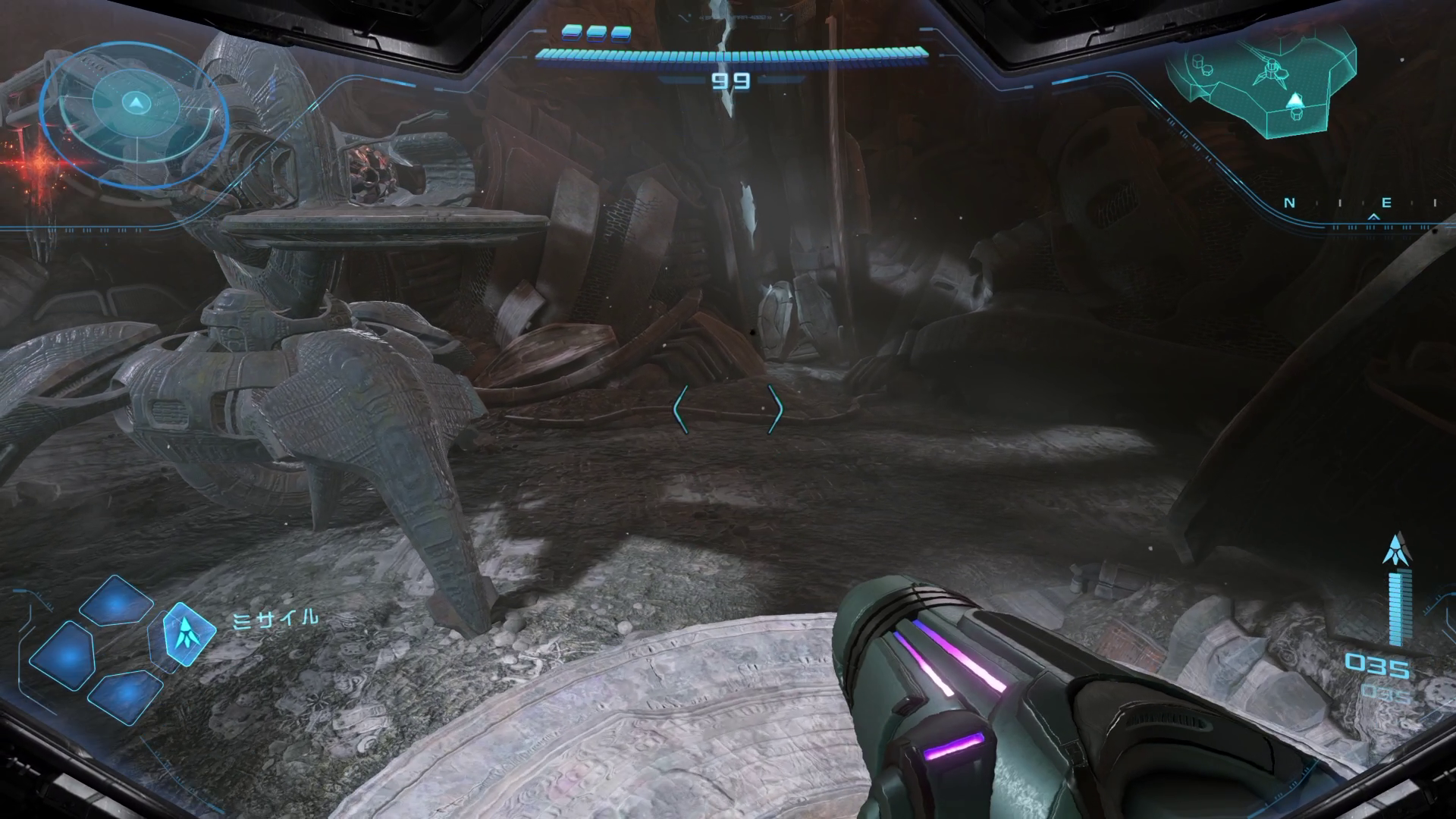Viewport: 1456px width, 819px height.
Task: Click the missile icon above the ammo gauge
Action: [x=1395, y=549]
